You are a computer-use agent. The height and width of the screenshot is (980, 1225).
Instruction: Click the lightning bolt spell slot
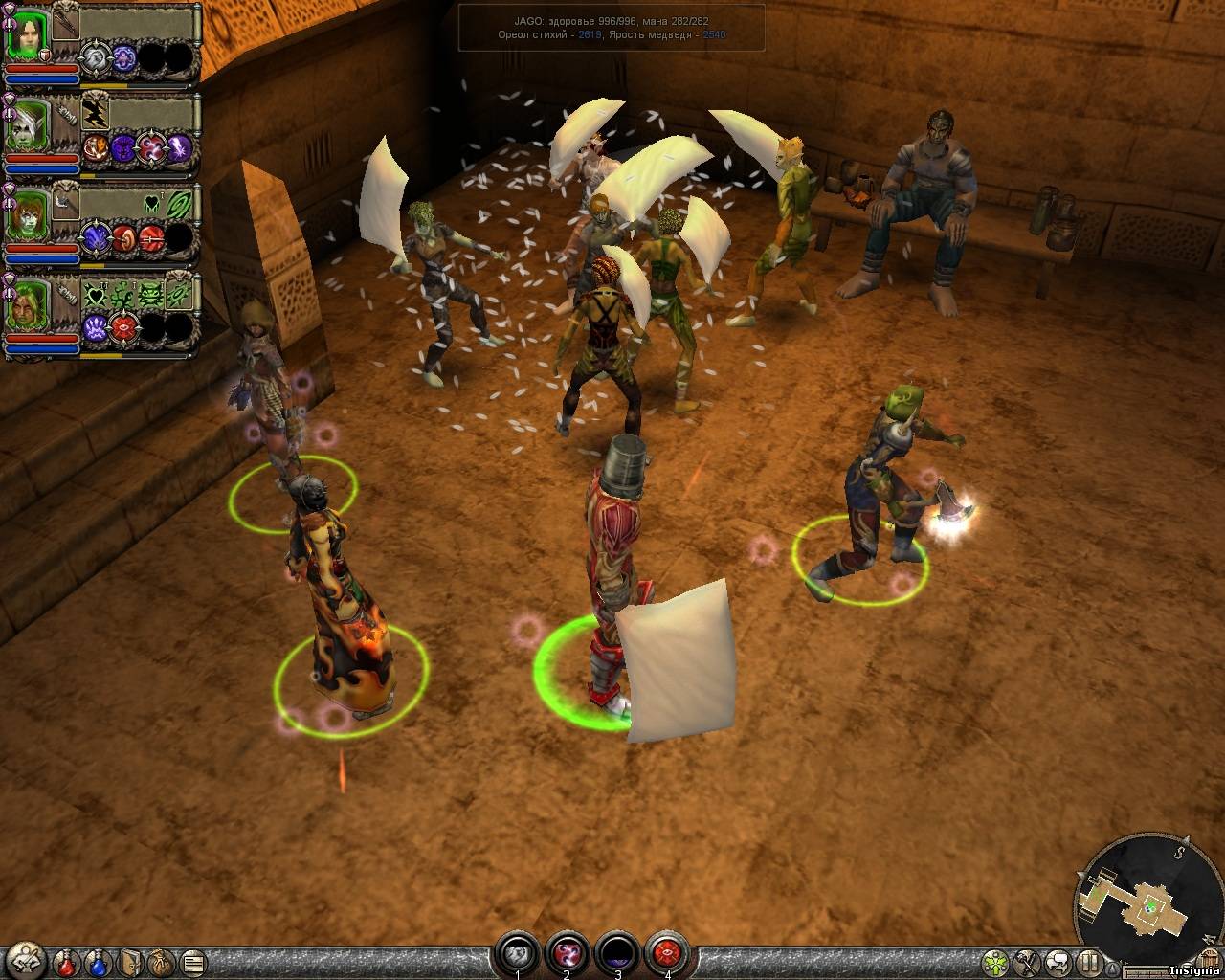pyautogui.click(x=95, y=114)
